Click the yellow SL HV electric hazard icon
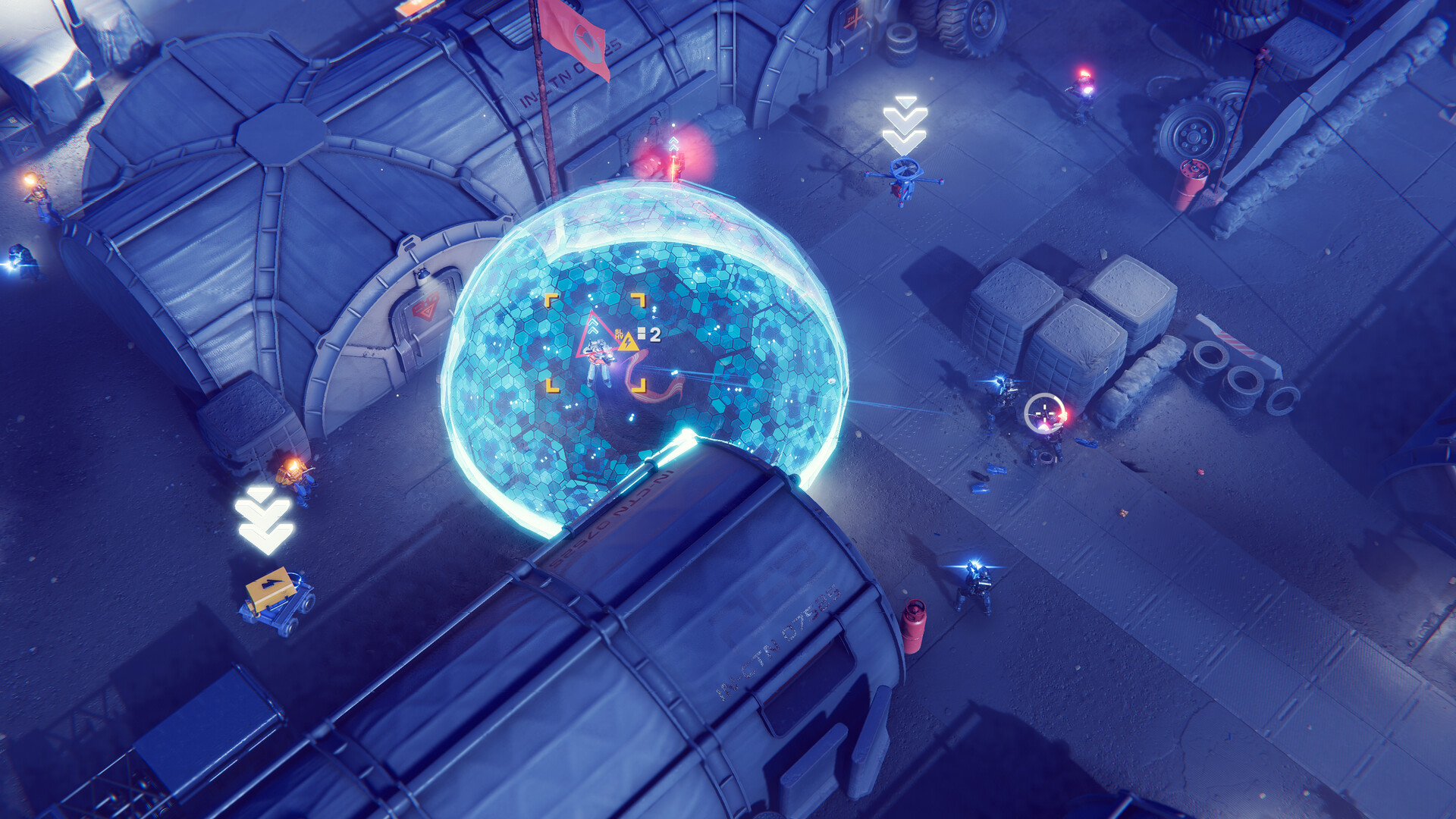The width and height of the screenshot is (1456, 819). pyautogui.click(x=629, y=341)
